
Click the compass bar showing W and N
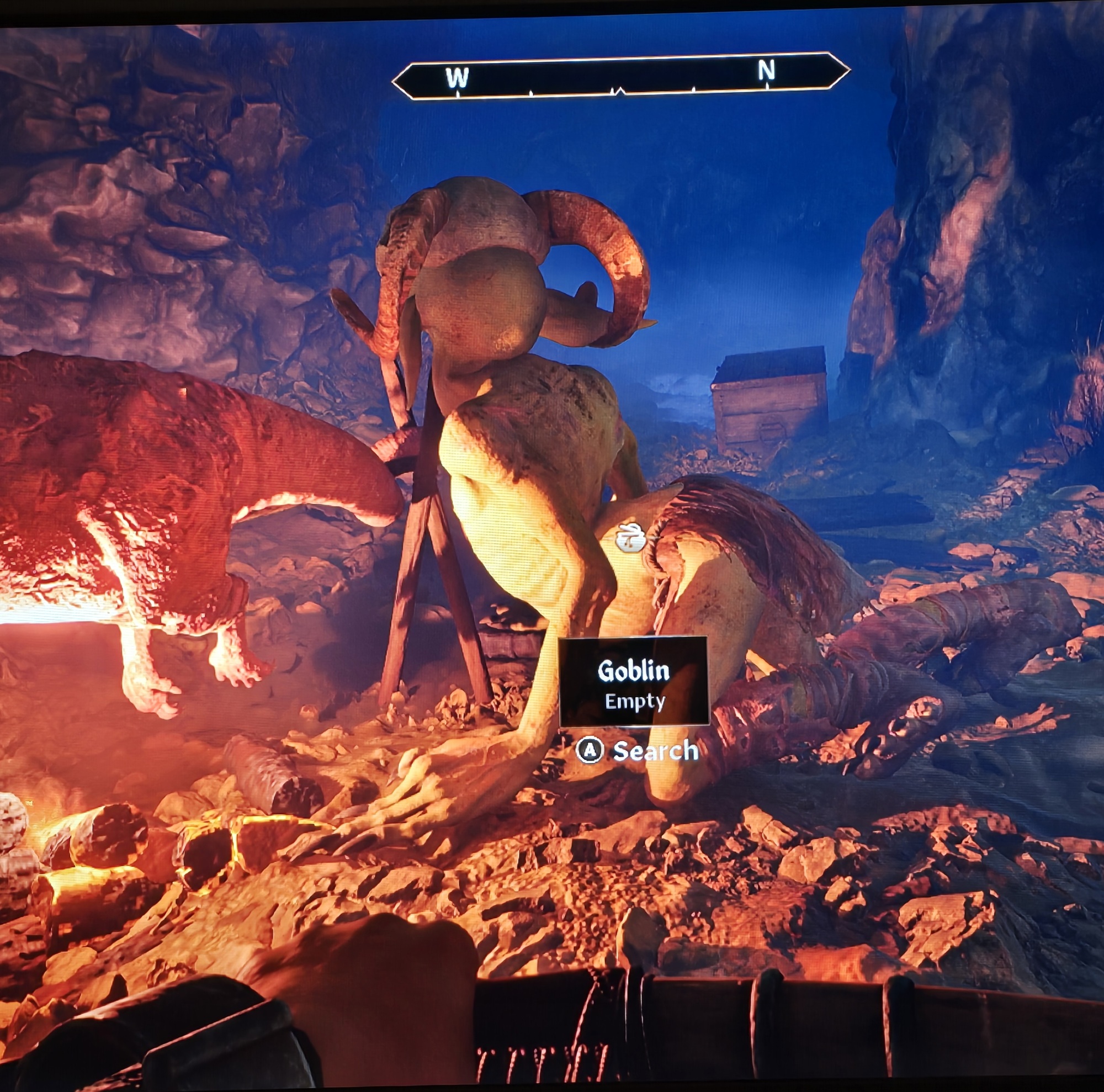click(620, 76)
